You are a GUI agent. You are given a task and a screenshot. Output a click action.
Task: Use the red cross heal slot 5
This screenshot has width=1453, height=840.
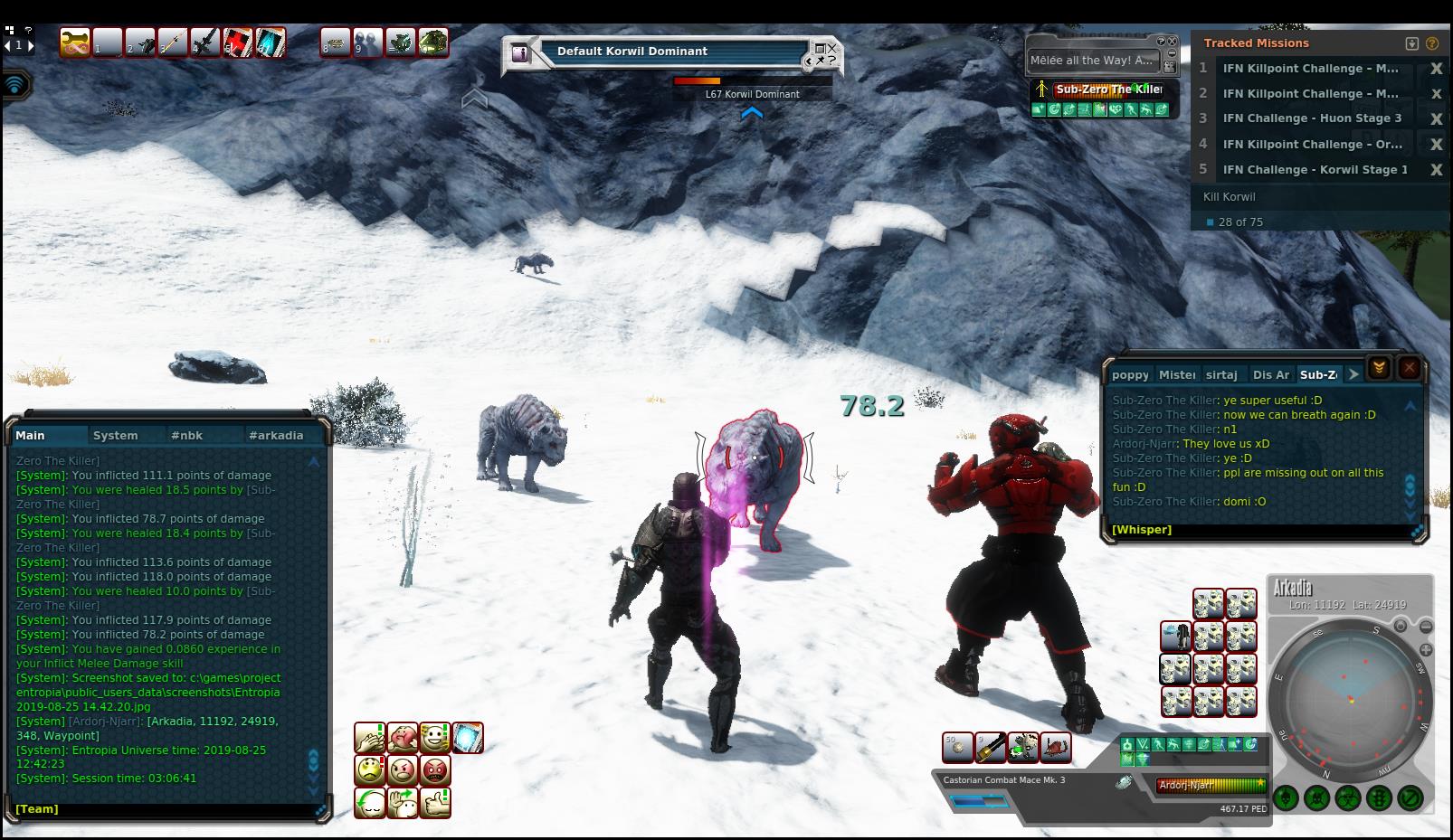[238, 42]
